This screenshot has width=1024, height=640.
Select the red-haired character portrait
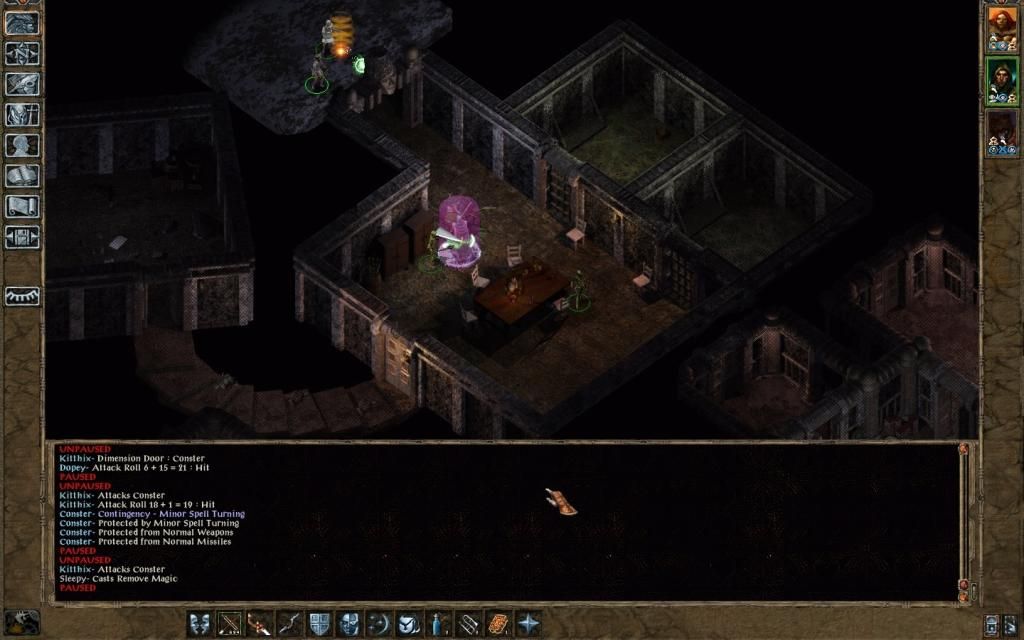[x=1001, y=29]
